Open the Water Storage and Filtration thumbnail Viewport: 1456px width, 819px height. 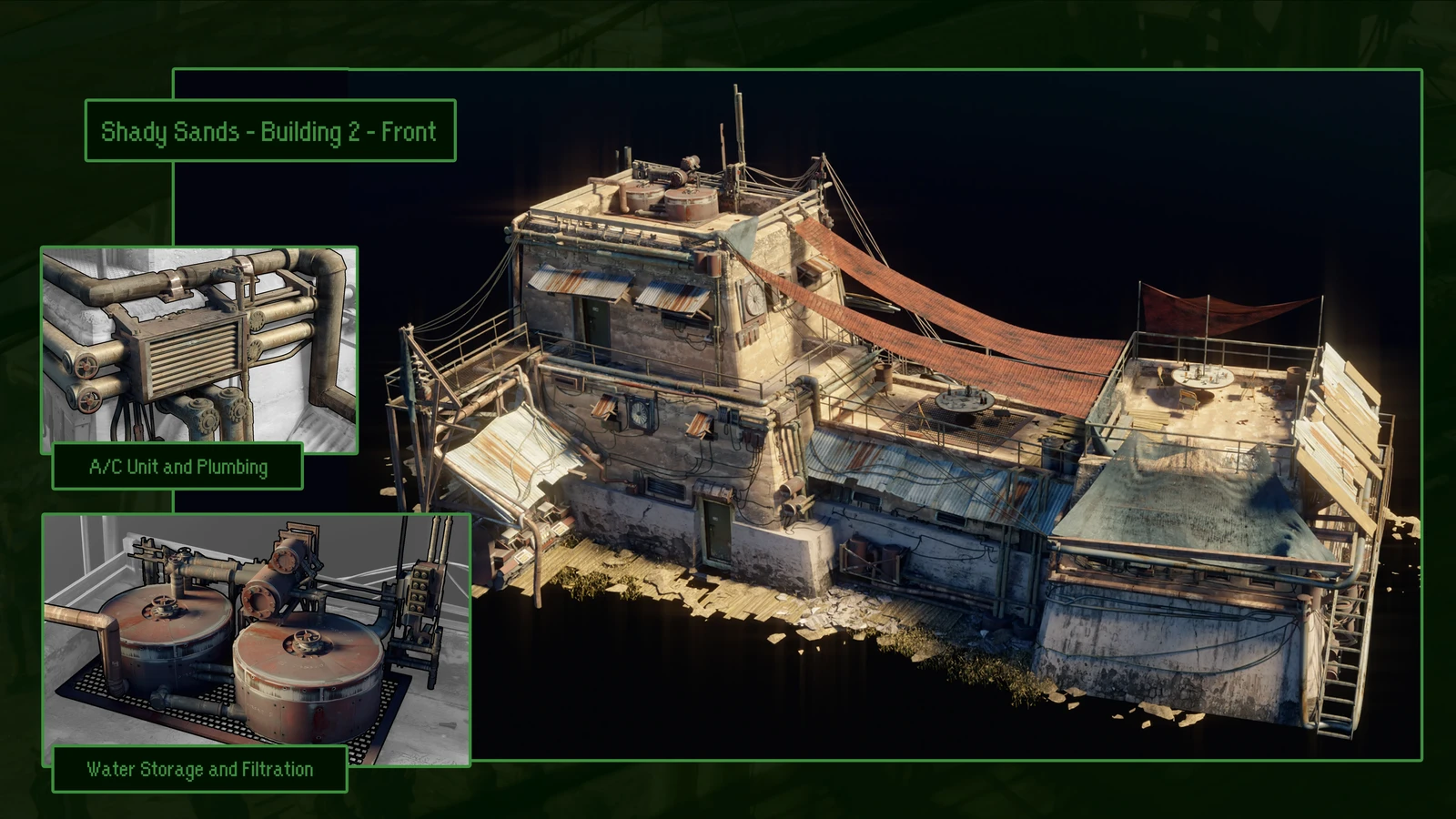(x=256, y=630)
